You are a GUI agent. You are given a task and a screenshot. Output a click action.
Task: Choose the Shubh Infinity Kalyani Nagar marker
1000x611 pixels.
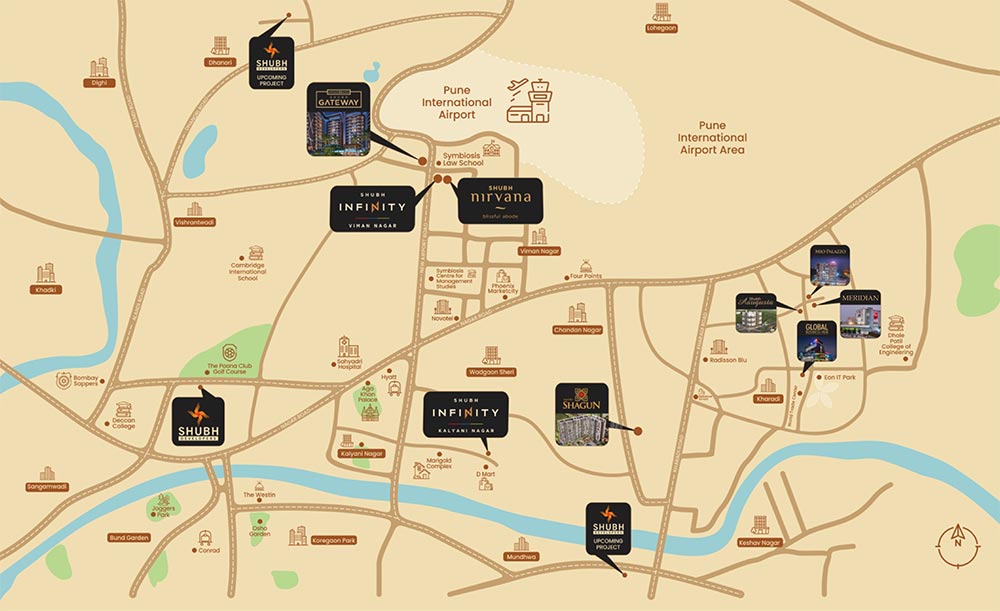tap(465, 414)
